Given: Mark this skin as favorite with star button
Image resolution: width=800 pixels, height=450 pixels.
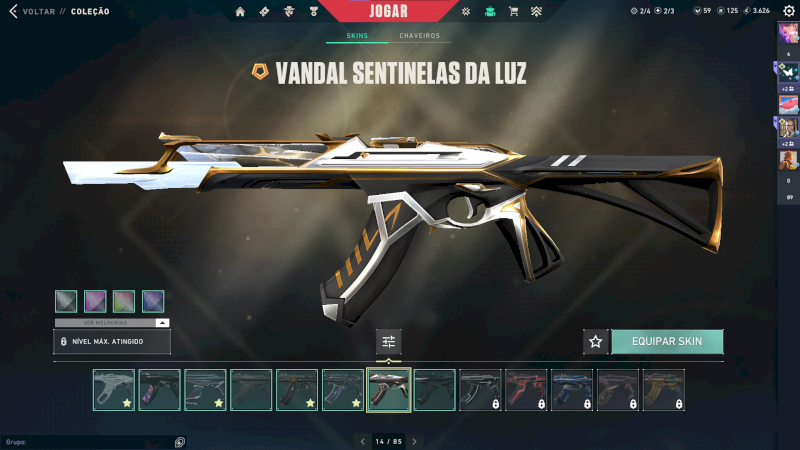Looking at the screenshot, I should click(596, 341).
